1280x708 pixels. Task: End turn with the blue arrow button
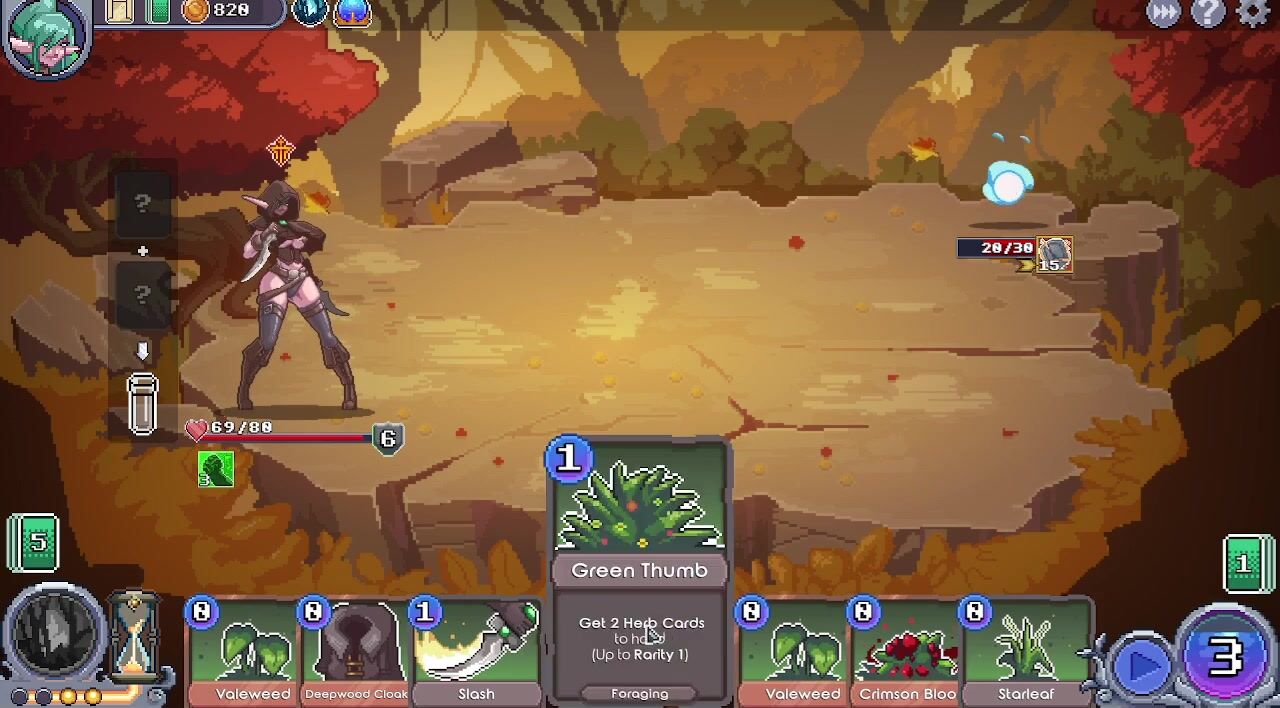1142,664
